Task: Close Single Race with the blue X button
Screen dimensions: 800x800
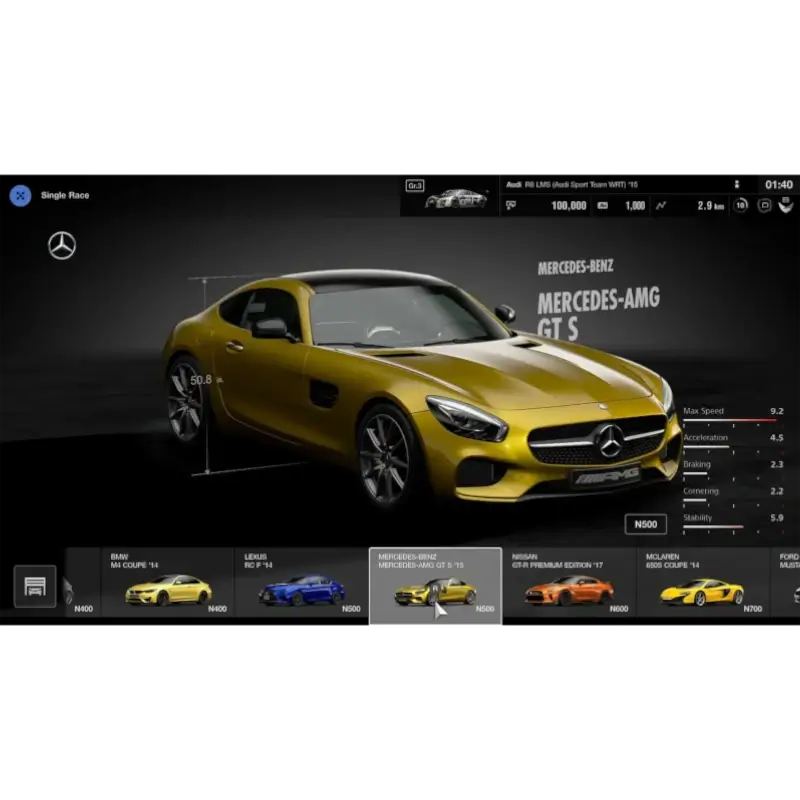Action: point(20,195)
